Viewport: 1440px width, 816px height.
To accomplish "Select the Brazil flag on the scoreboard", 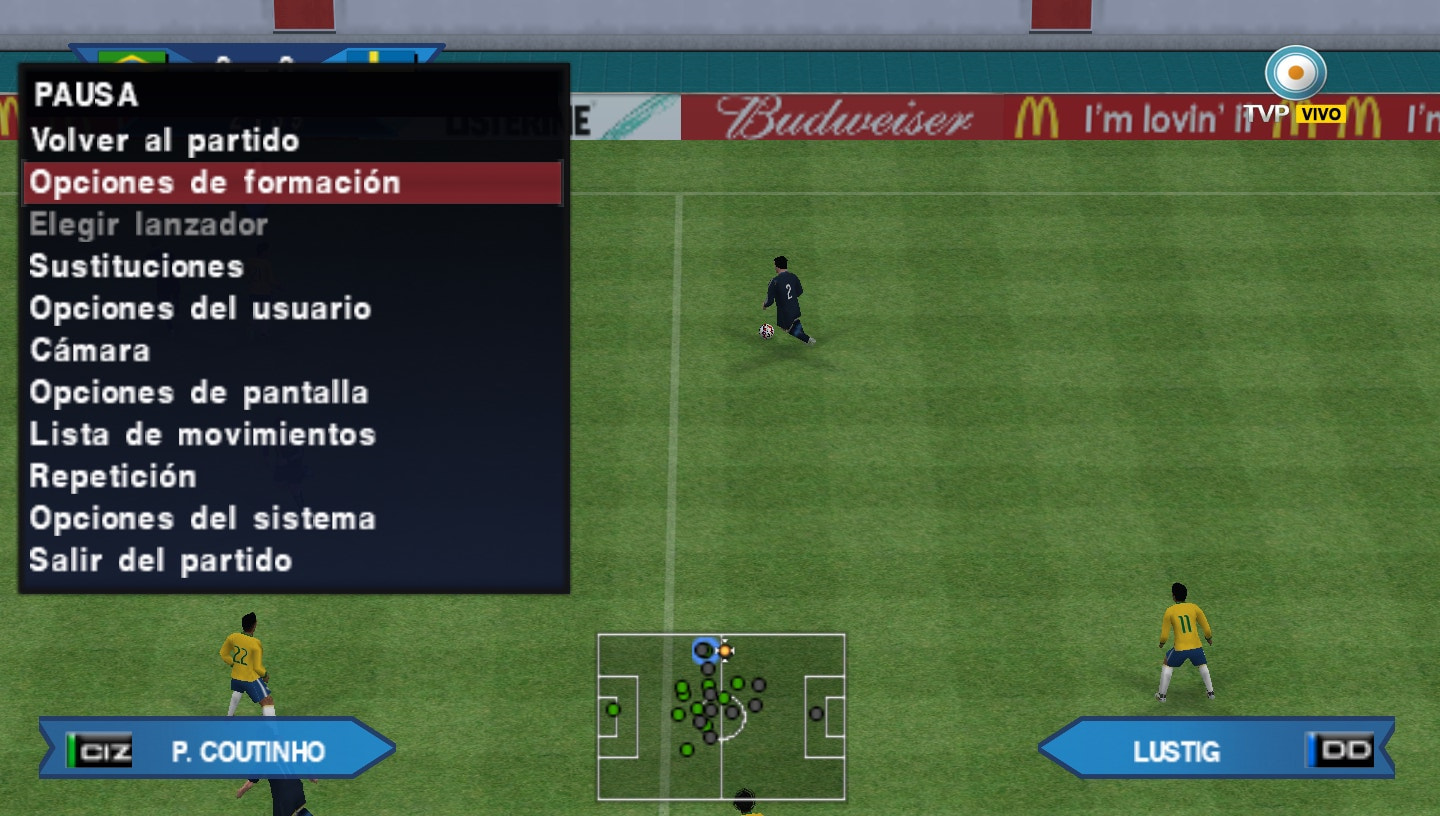I will point(130,58).
